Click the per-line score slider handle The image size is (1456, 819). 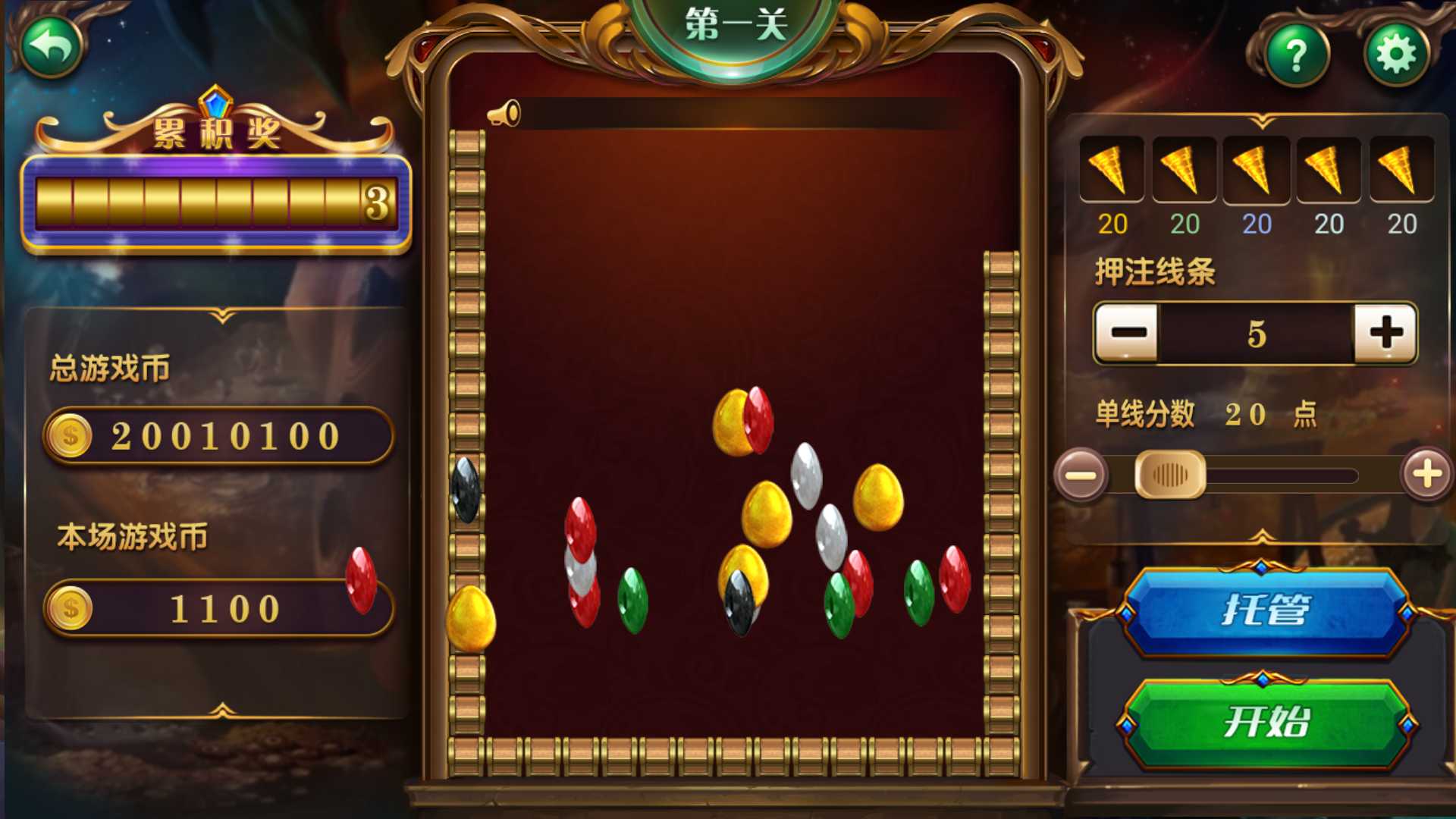click(1169, 475)
